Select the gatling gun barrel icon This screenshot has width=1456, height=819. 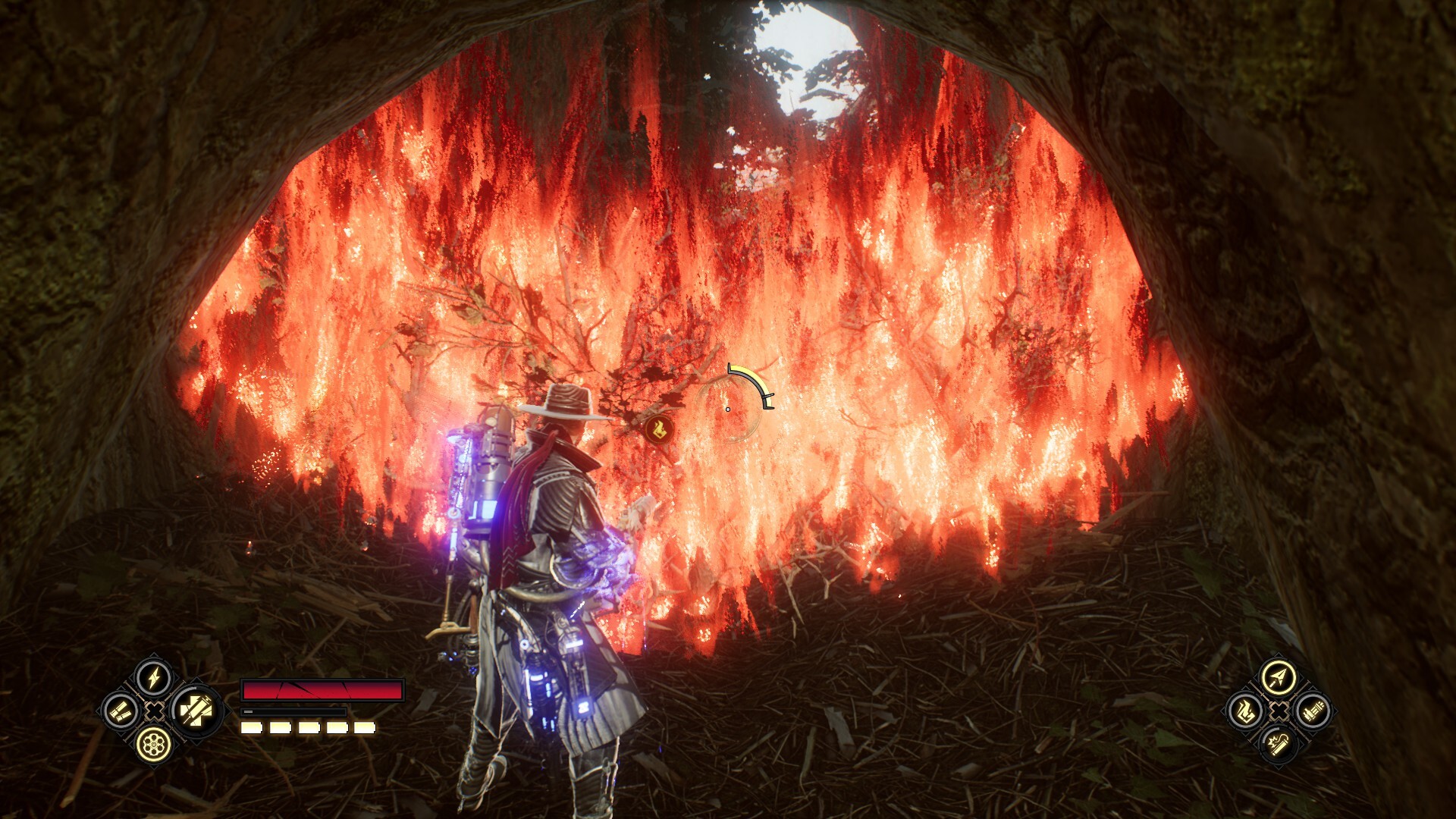tap(1312, 711)
